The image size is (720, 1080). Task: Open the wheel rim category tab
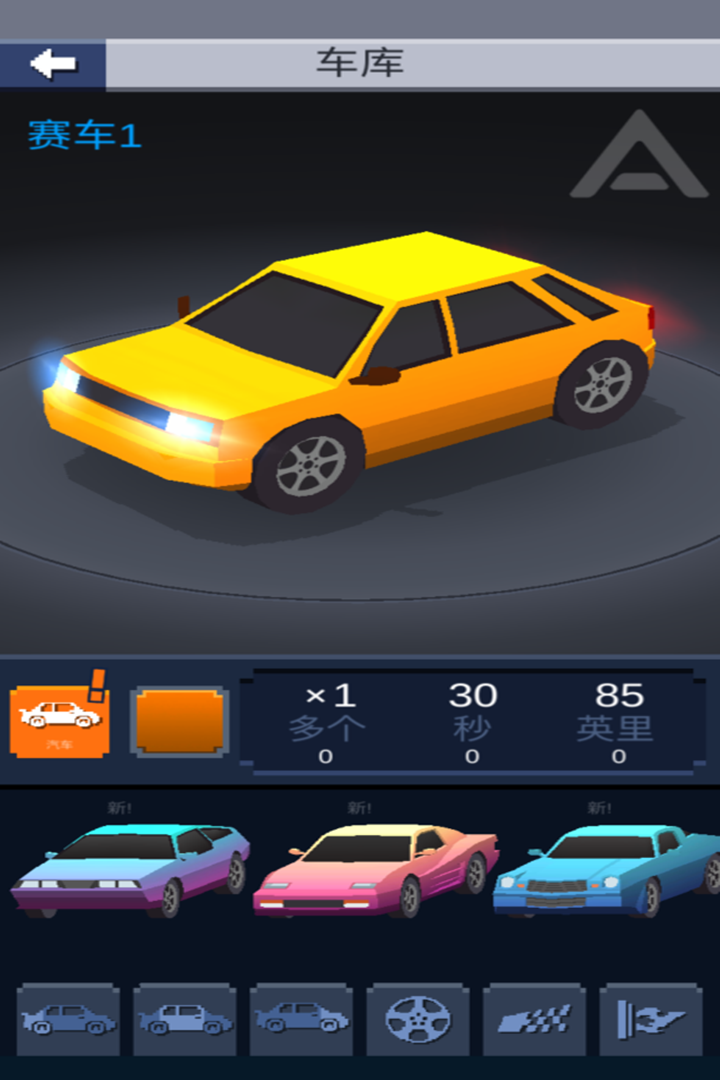click(417, 1019)
